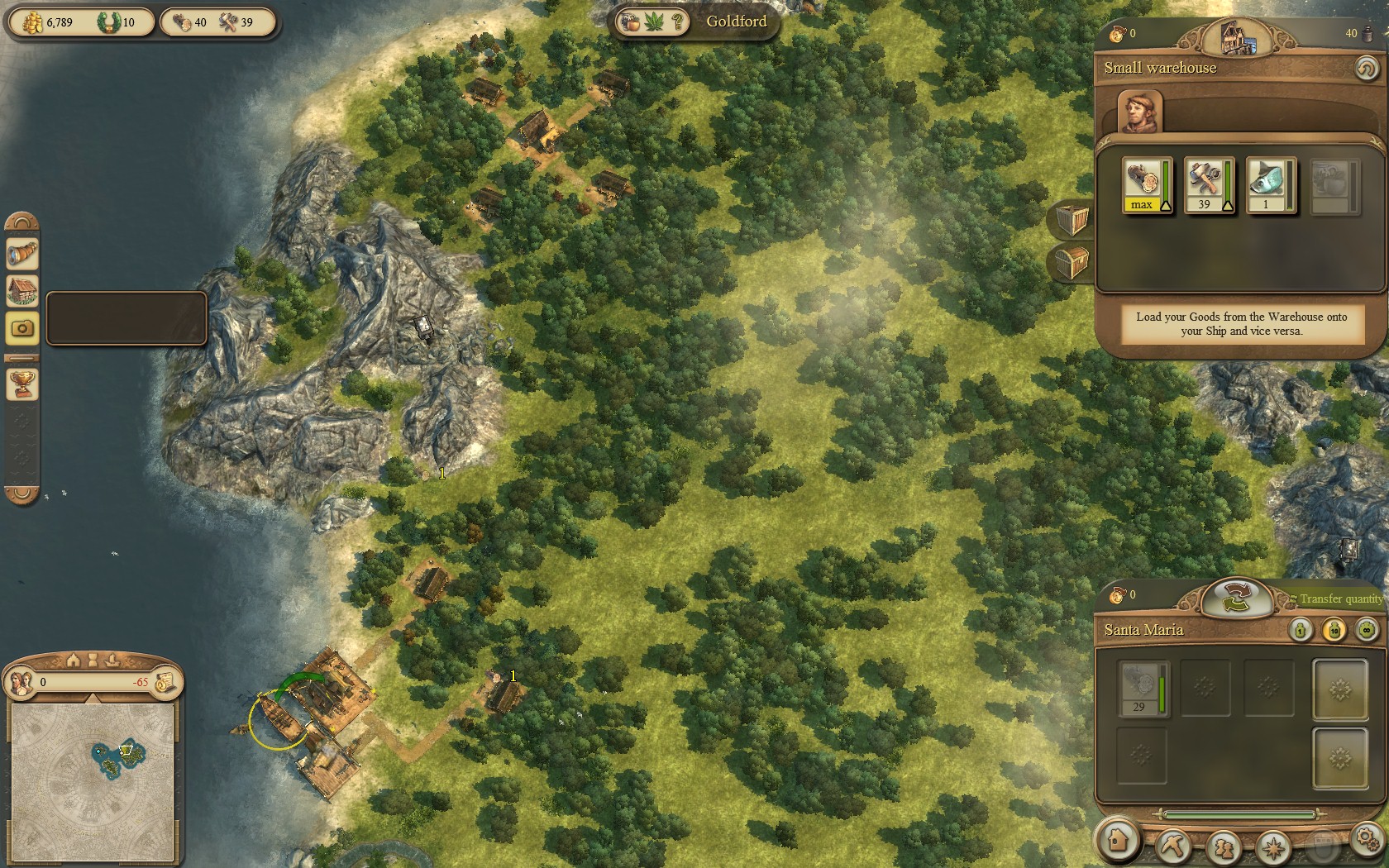The height and width of the screenshot is (868, 1389).
Task: Open the trophy achievements icon
Action: pos(22,383)
